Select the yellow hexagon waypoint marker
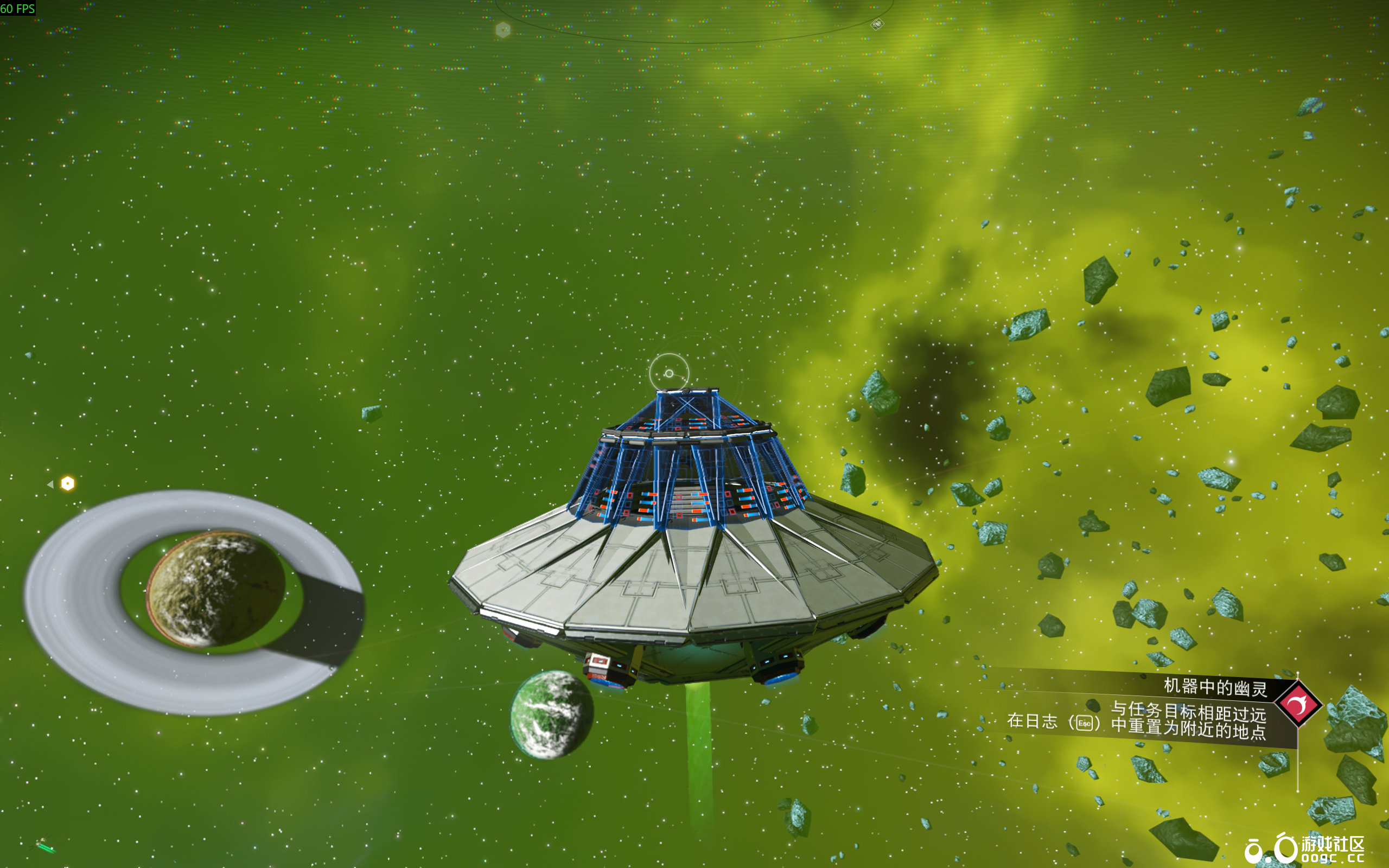This screenshot has height=868, width=1389. [68, 483]
